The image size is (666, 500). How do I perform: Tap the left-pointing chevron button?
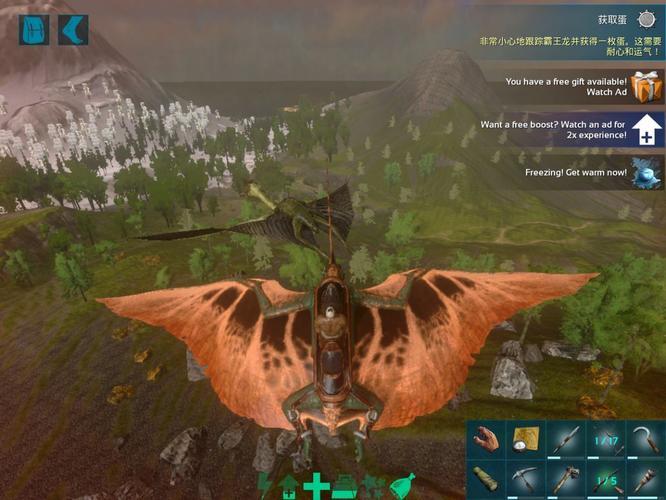(73, 30)
